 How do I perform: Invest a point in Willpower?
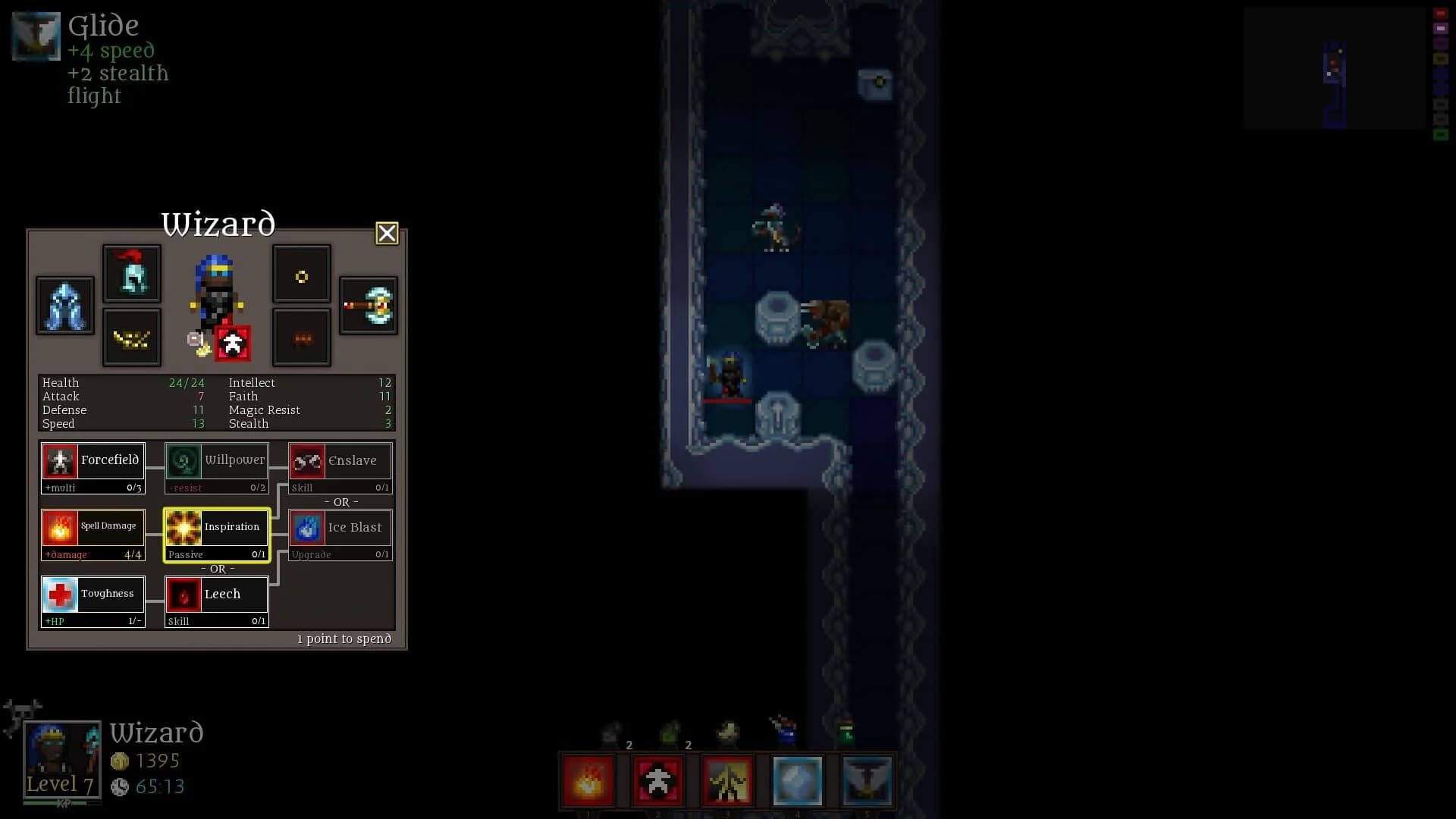click(x=216, y=468)
